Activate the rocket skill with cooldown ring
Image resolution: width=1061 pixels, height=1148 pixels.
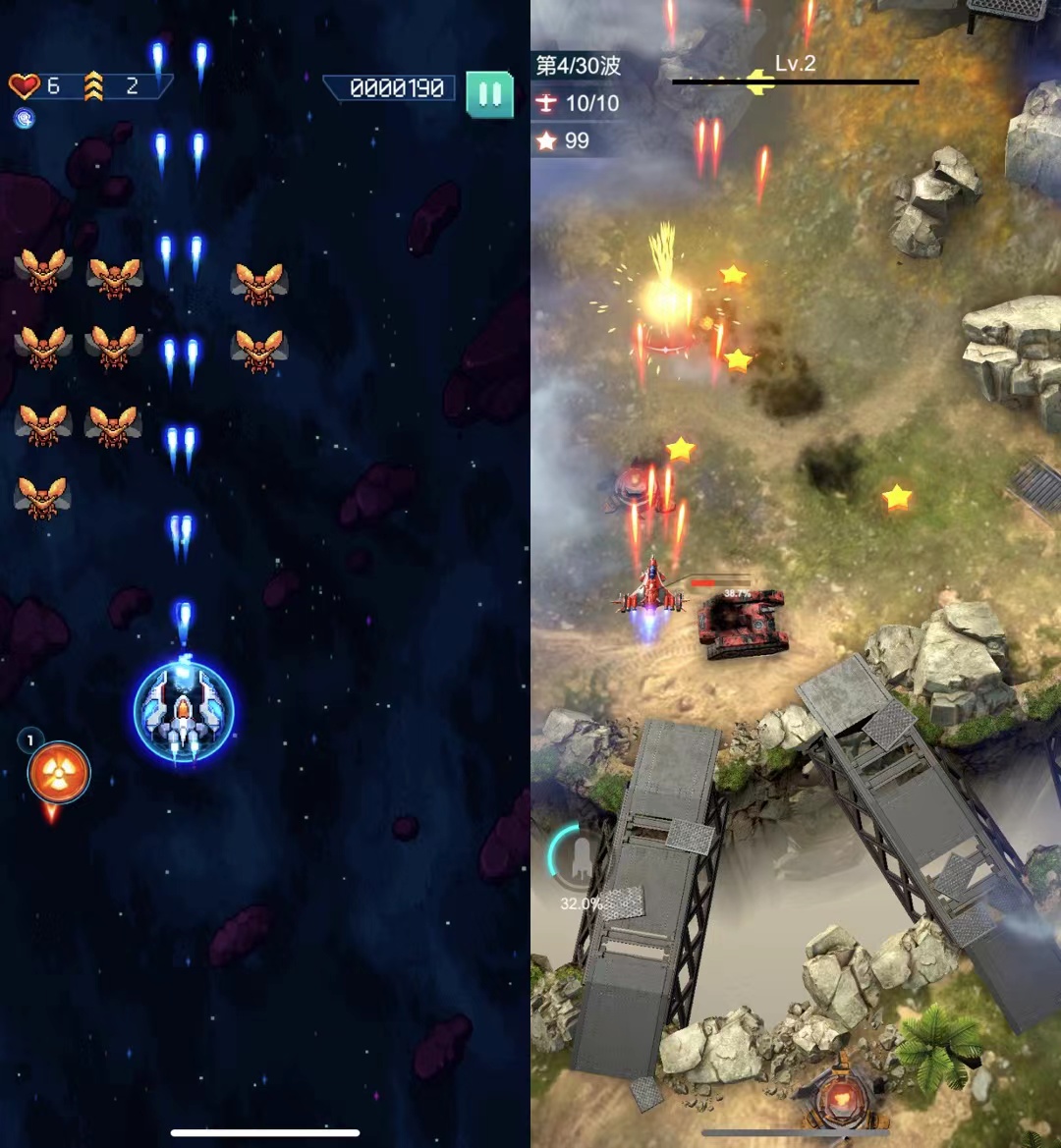580,858
